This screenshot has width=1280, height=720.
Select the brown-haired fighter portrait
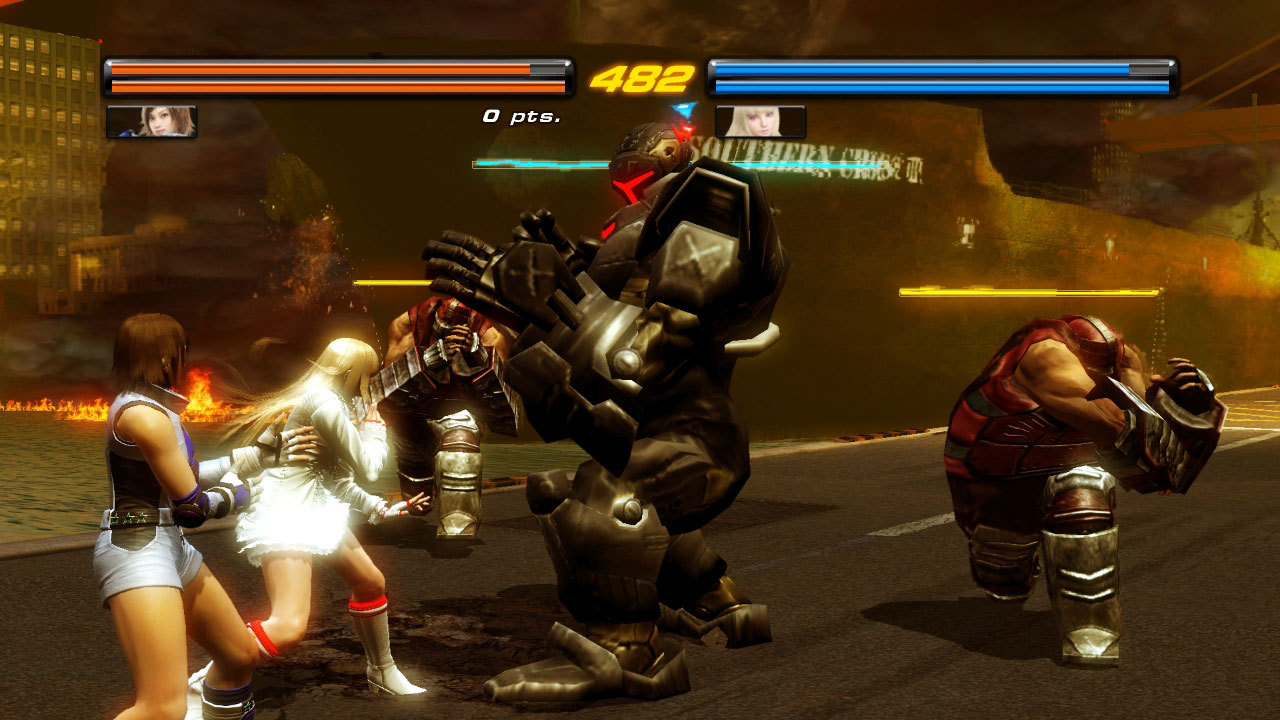pos(151,121)
